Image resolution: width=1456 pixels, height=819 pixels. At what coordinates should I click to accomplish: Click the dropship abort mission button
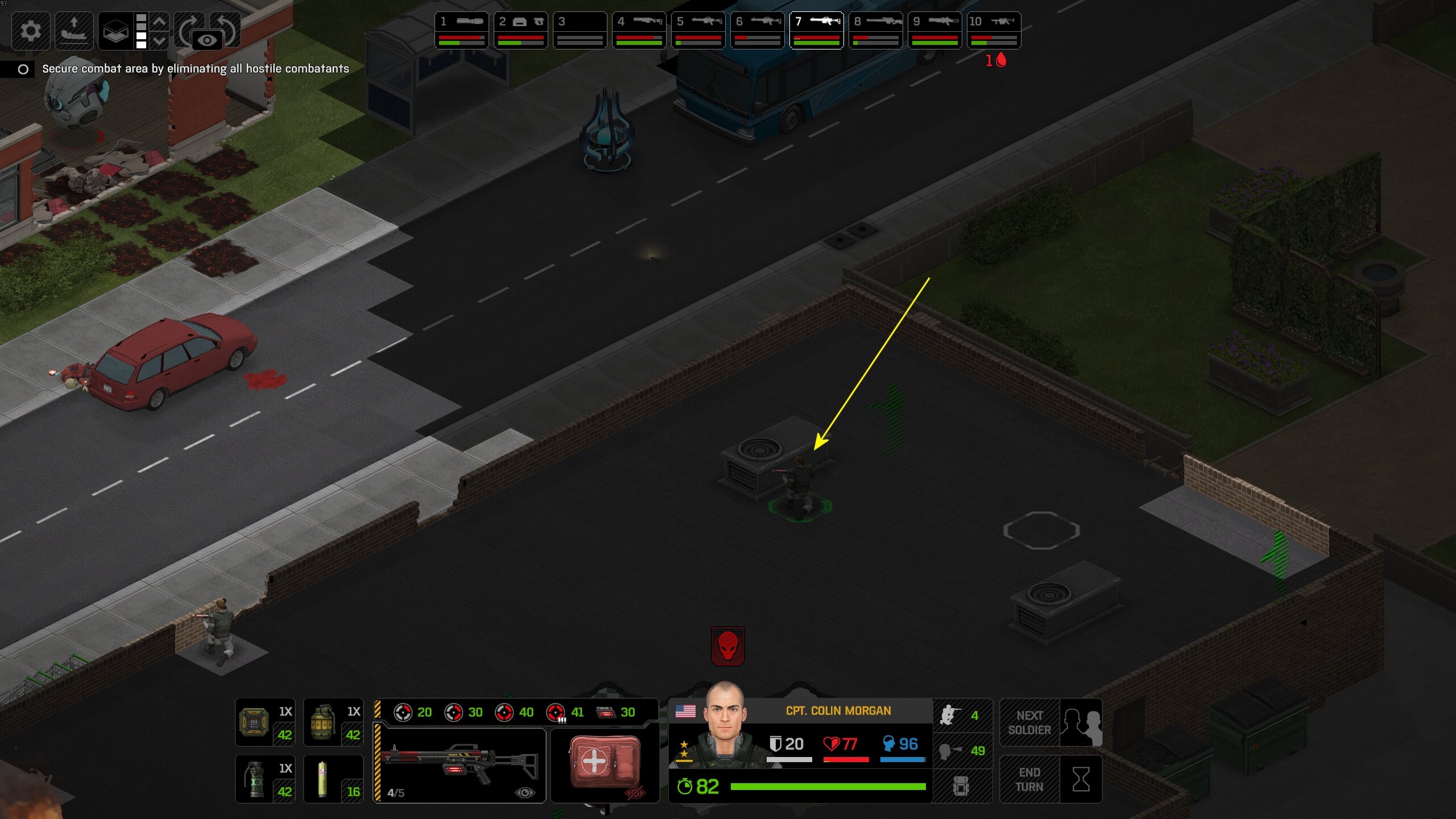click(74, 30)
